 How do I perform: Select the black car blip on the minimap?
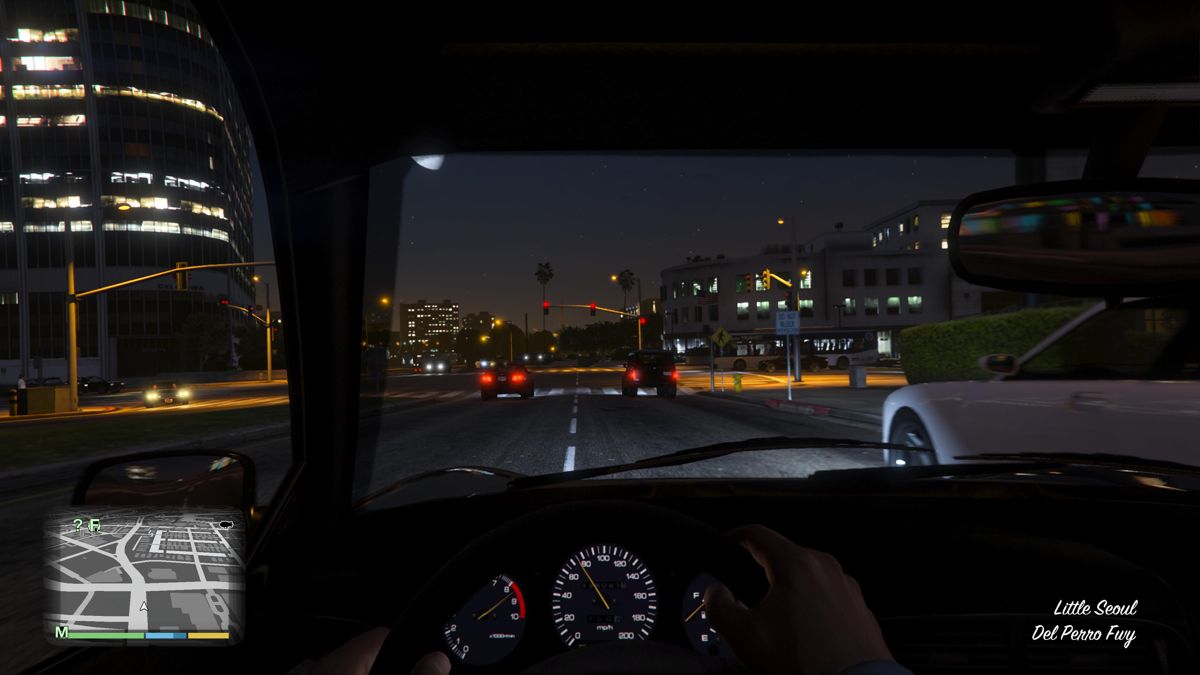pyautogui.click(x=225, y=523)
